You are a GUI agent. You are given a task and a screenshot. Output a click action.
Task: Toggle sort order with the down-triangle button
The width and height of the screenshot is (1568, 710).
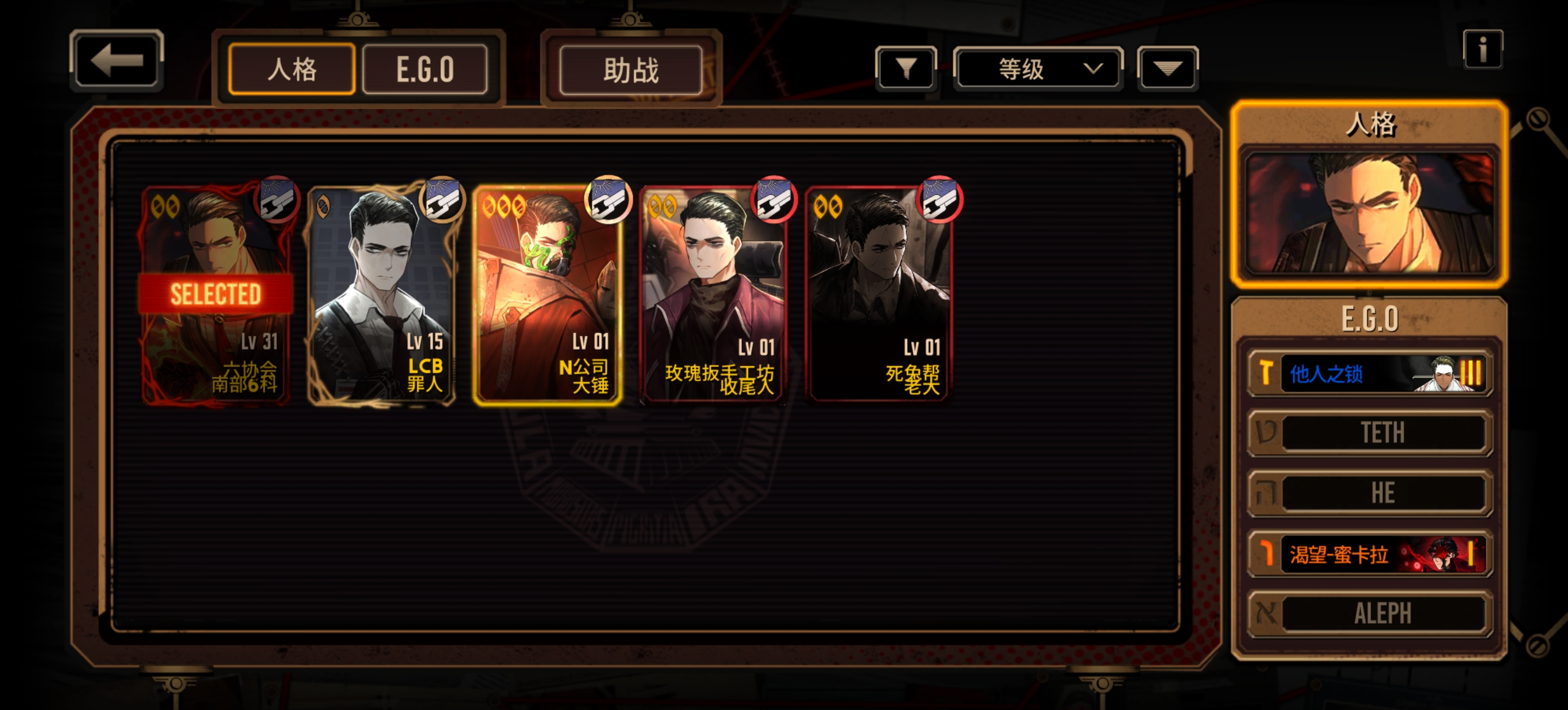(x=1167, y=68)
